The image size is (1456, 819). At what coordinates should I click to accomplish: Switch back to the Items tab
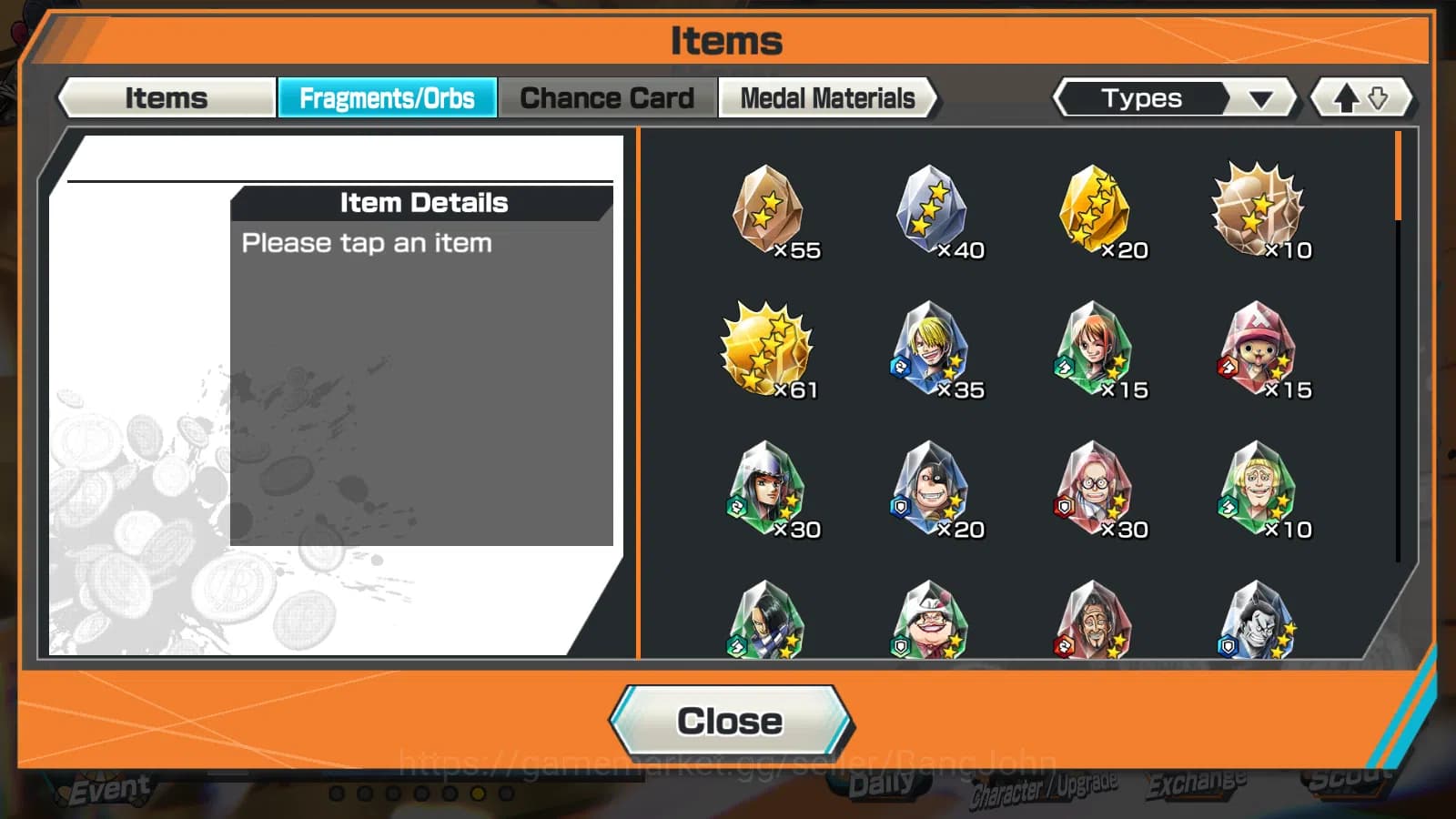(166, 97)
